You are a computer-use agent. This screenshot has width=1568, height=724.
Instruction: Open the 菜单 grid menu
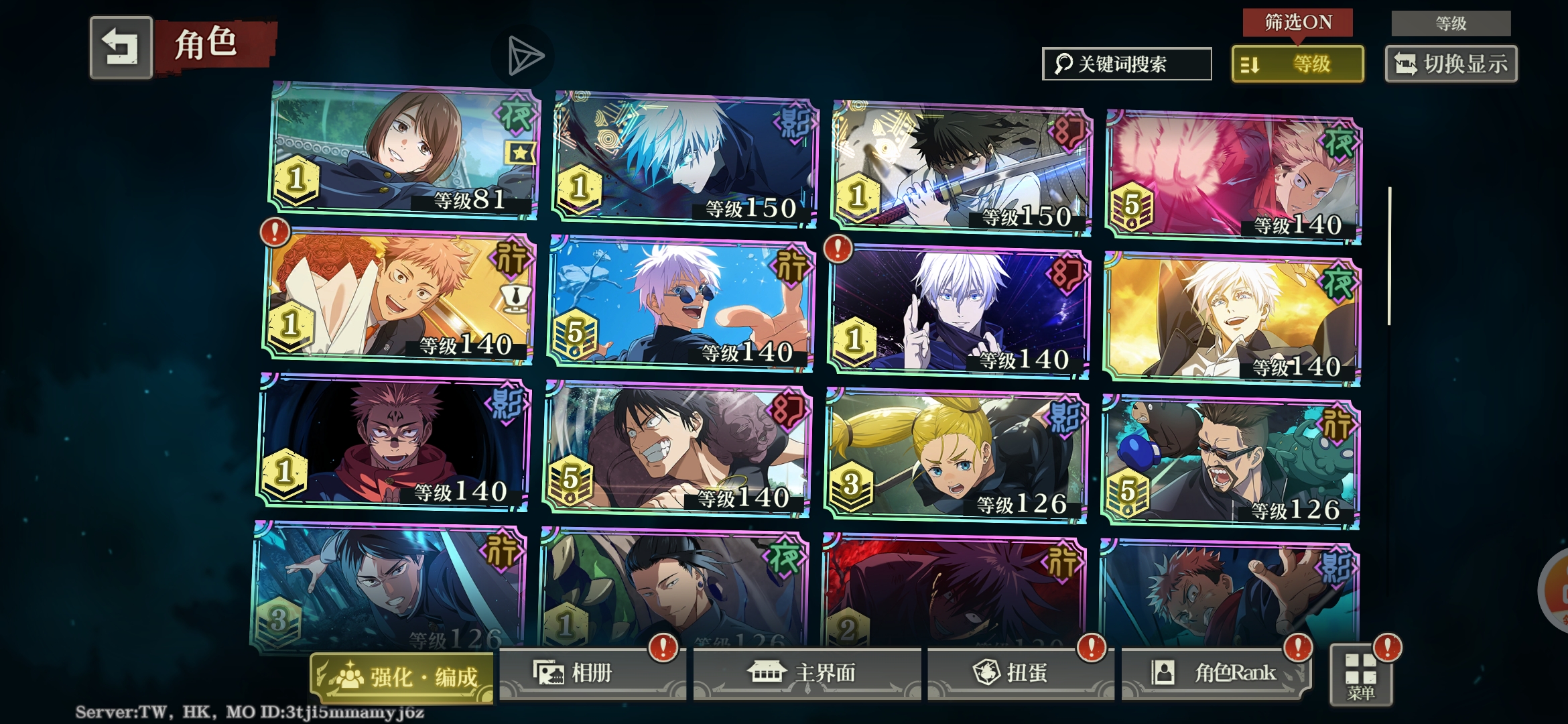[1361, 676]
